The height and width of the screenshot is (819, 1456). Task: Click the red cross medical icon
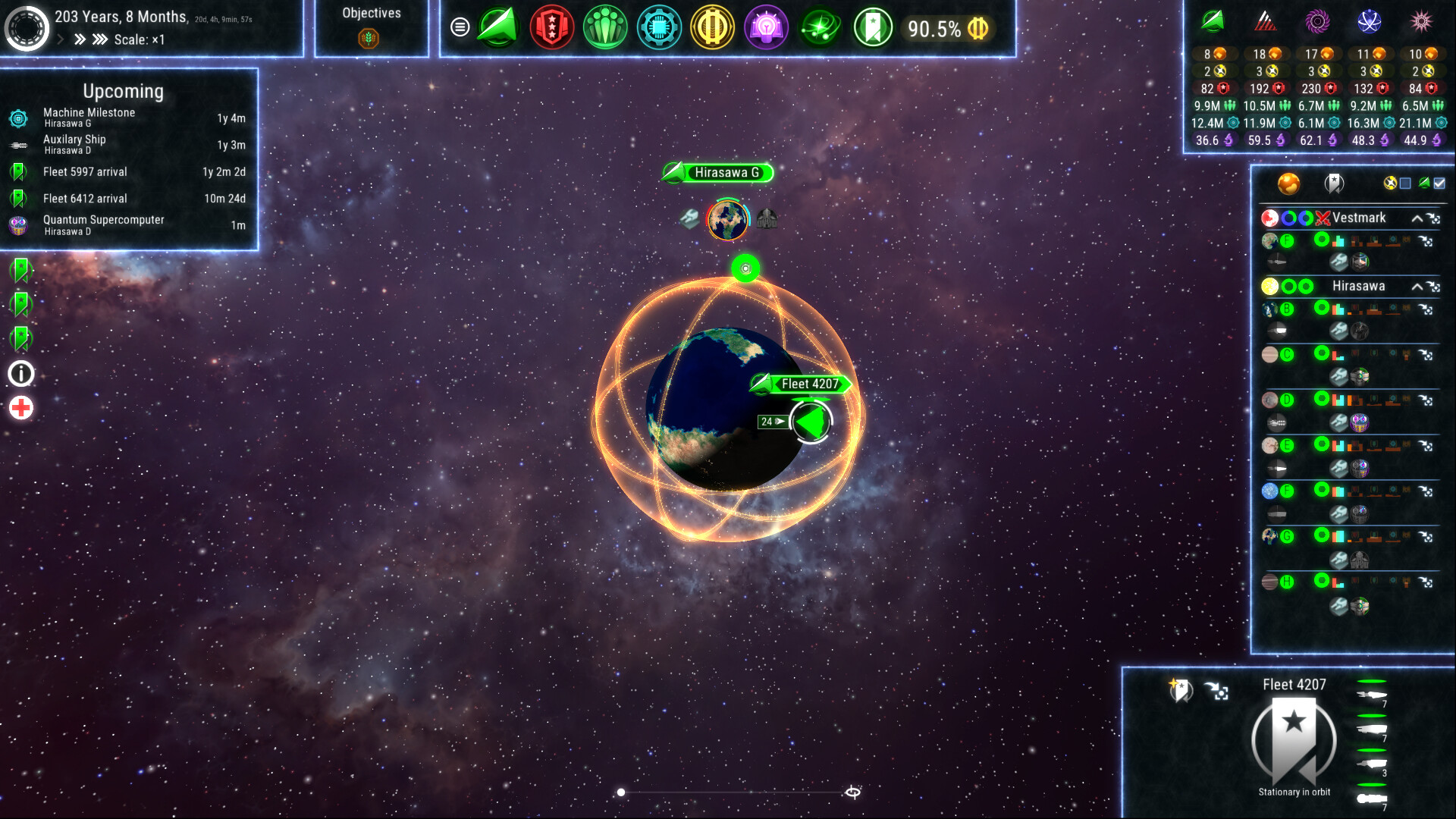(21, 408)
